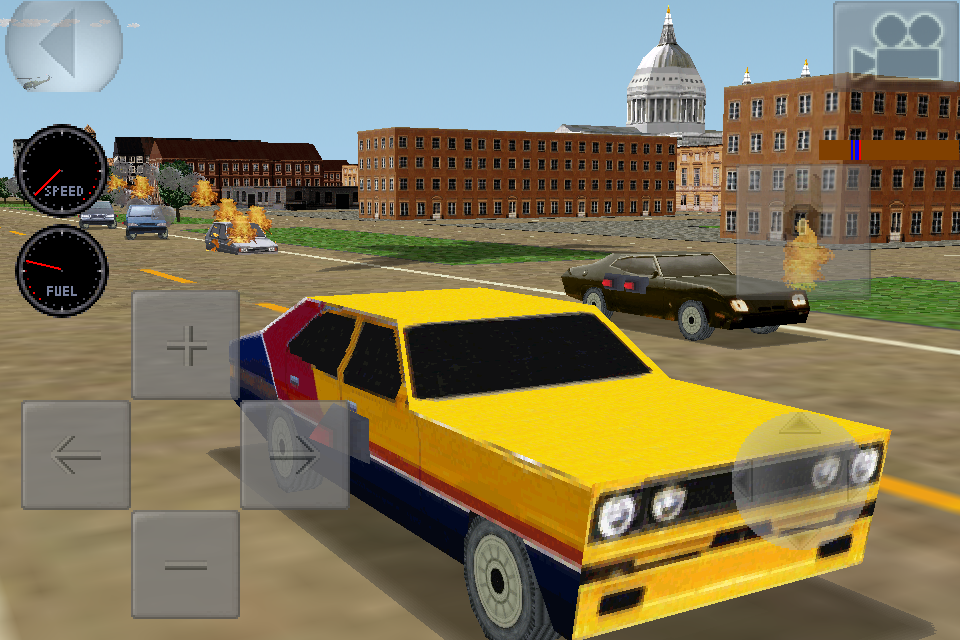Brake using the minus button
Viewport: 960px width, 640px height.
pos(186,564)
